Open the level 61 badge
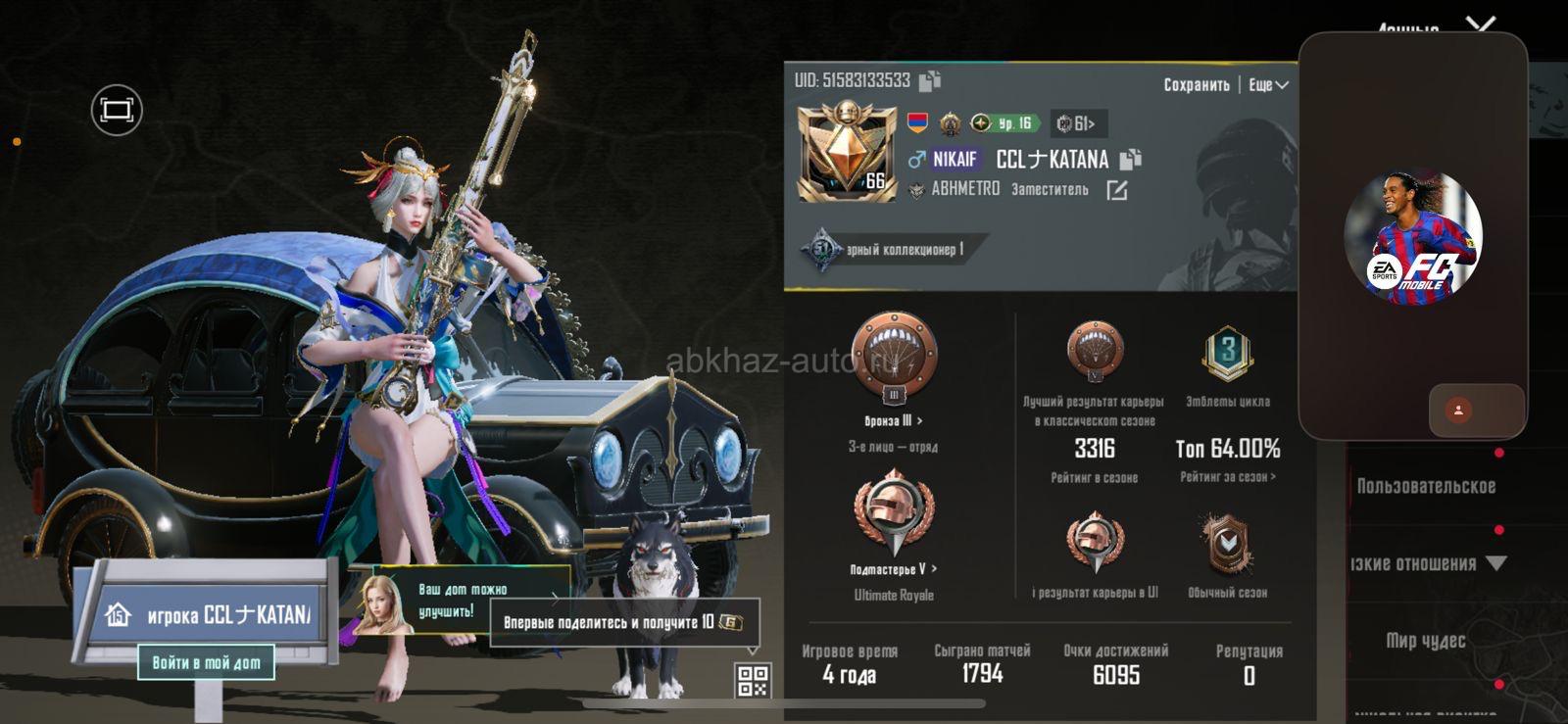Screen dimensions: 1568x724 click(1078, 123)
